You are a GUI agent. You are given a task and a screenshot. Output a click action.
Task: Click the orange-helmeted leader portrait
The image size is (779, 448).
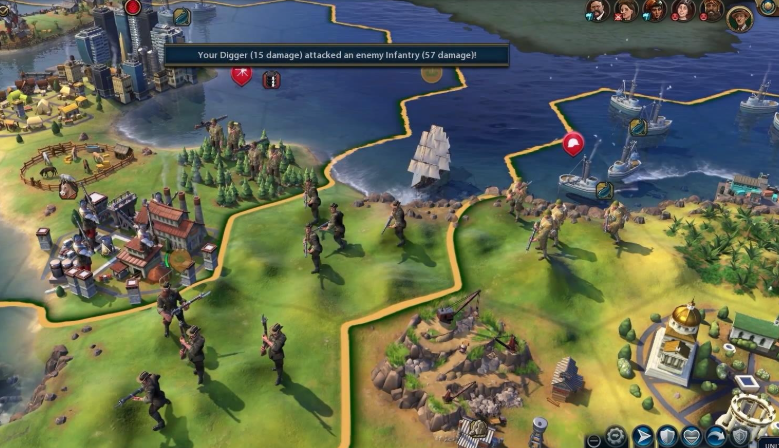click(656, 10)
